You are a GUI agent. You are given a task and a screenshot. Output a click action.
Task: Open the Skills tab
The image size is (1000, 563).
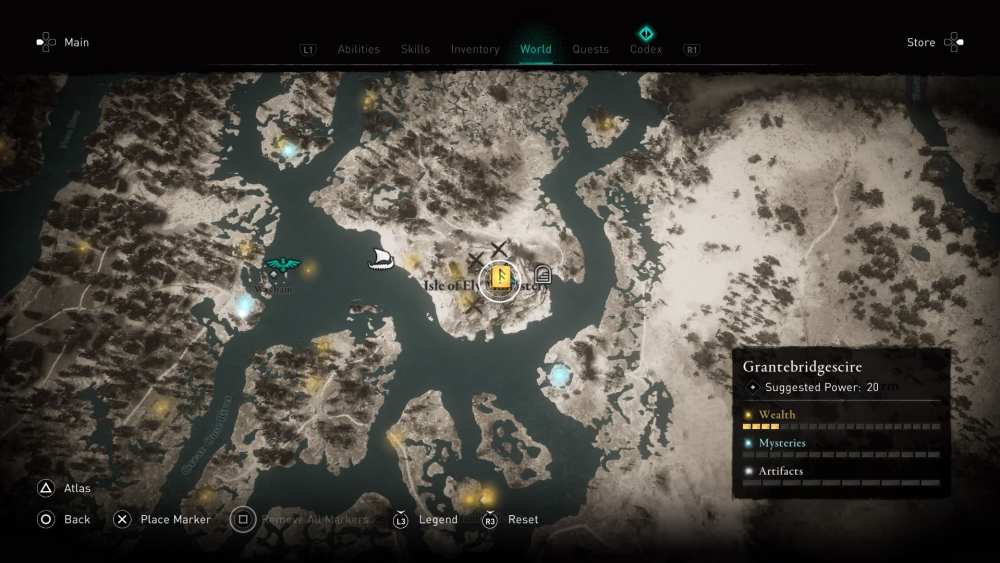pos(415,49)
